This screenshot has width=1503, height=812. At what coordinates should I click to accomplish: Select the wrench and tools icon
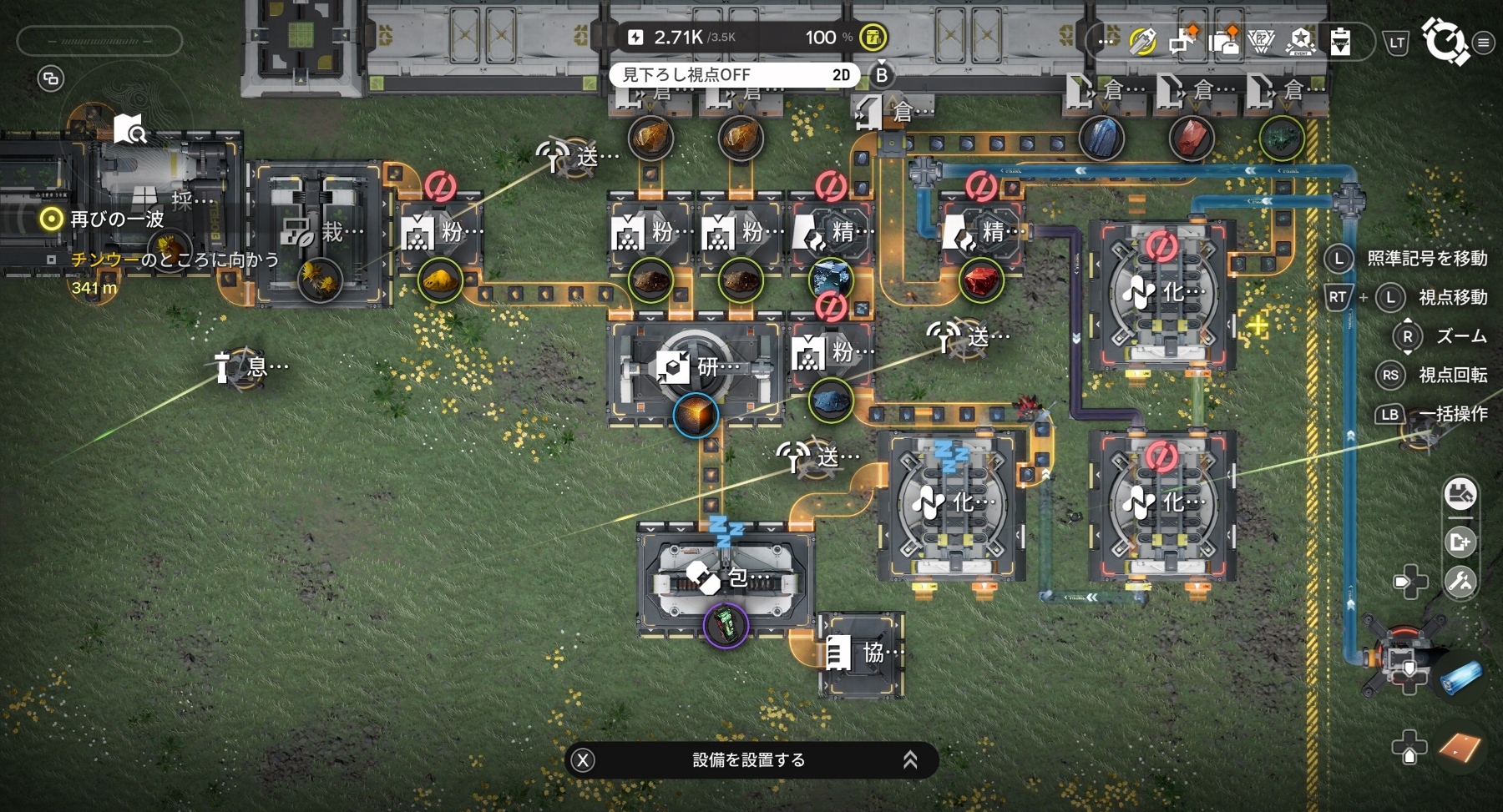[x=1460, y=582]
